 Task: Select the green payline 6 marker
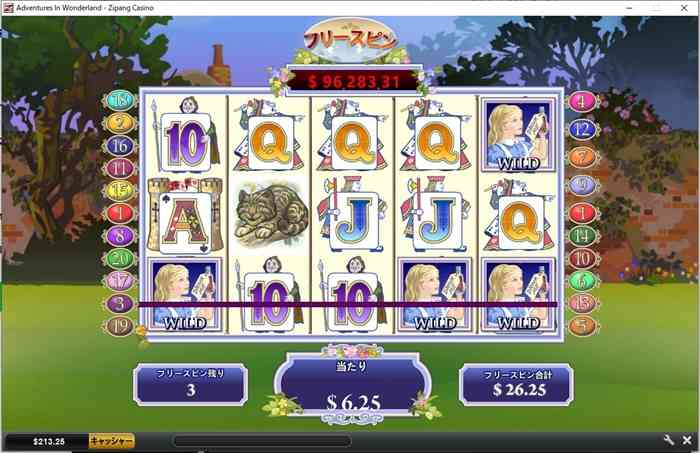[582, 280]
